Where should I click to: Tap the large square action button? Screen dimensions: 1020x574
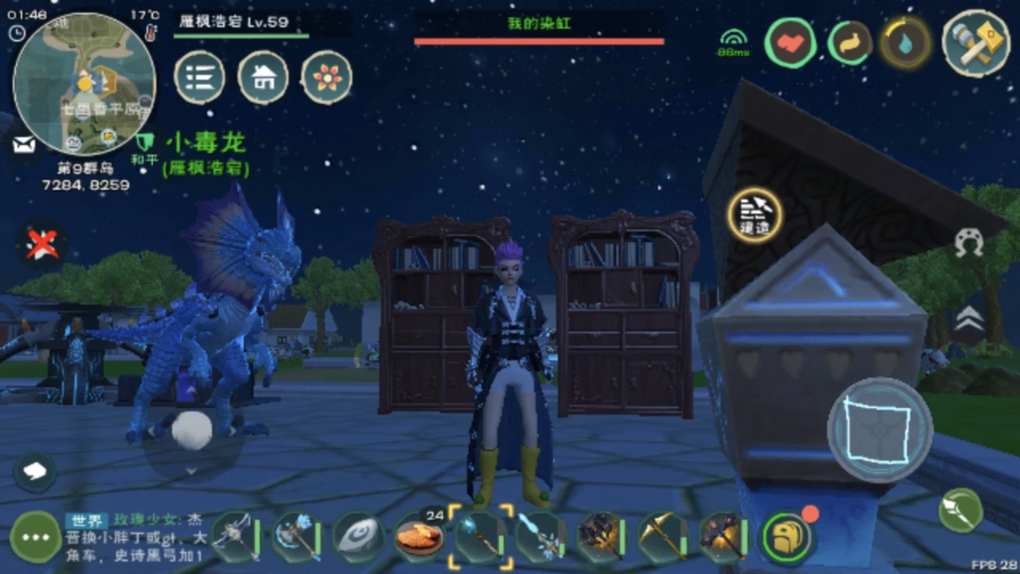pyautogui.click(x=880, y=430)
